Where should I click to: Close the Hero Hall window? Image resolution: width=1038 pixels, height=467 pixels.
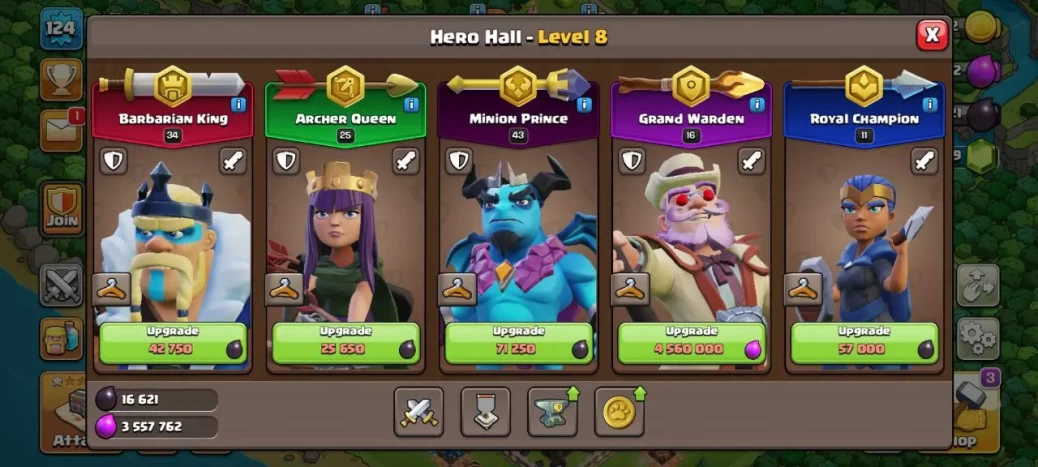tap(932, 35)
